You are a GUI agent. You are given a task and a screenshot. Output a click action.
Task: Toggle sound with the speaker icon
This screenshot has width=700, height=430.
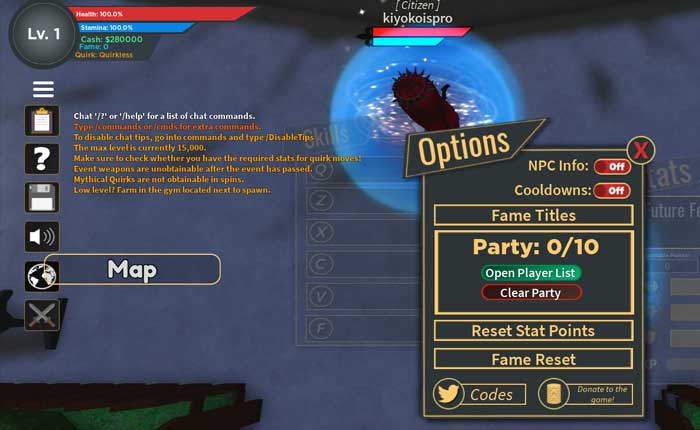click(x=42, y=237)
